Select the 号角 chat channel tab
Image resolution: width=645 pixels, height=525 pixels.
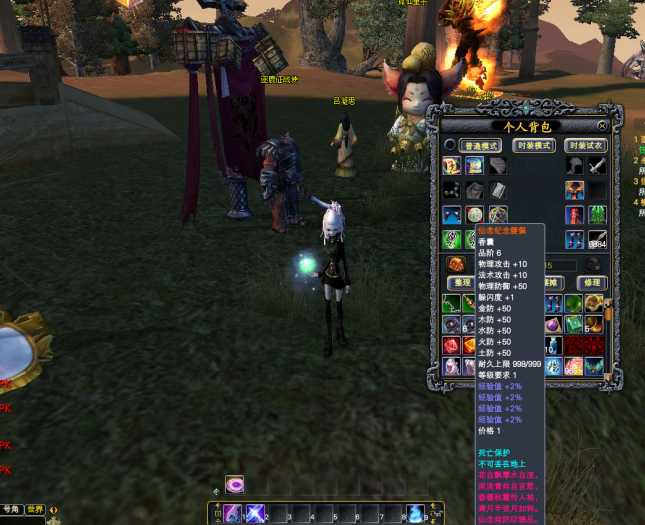coord(11,509)
